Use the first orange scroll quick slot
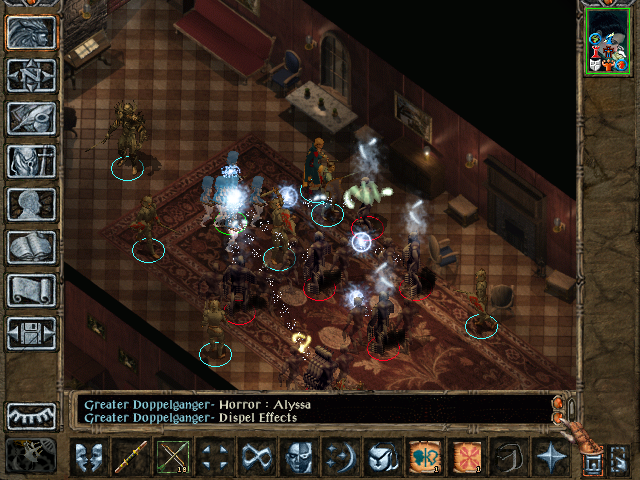 (424, 458)
